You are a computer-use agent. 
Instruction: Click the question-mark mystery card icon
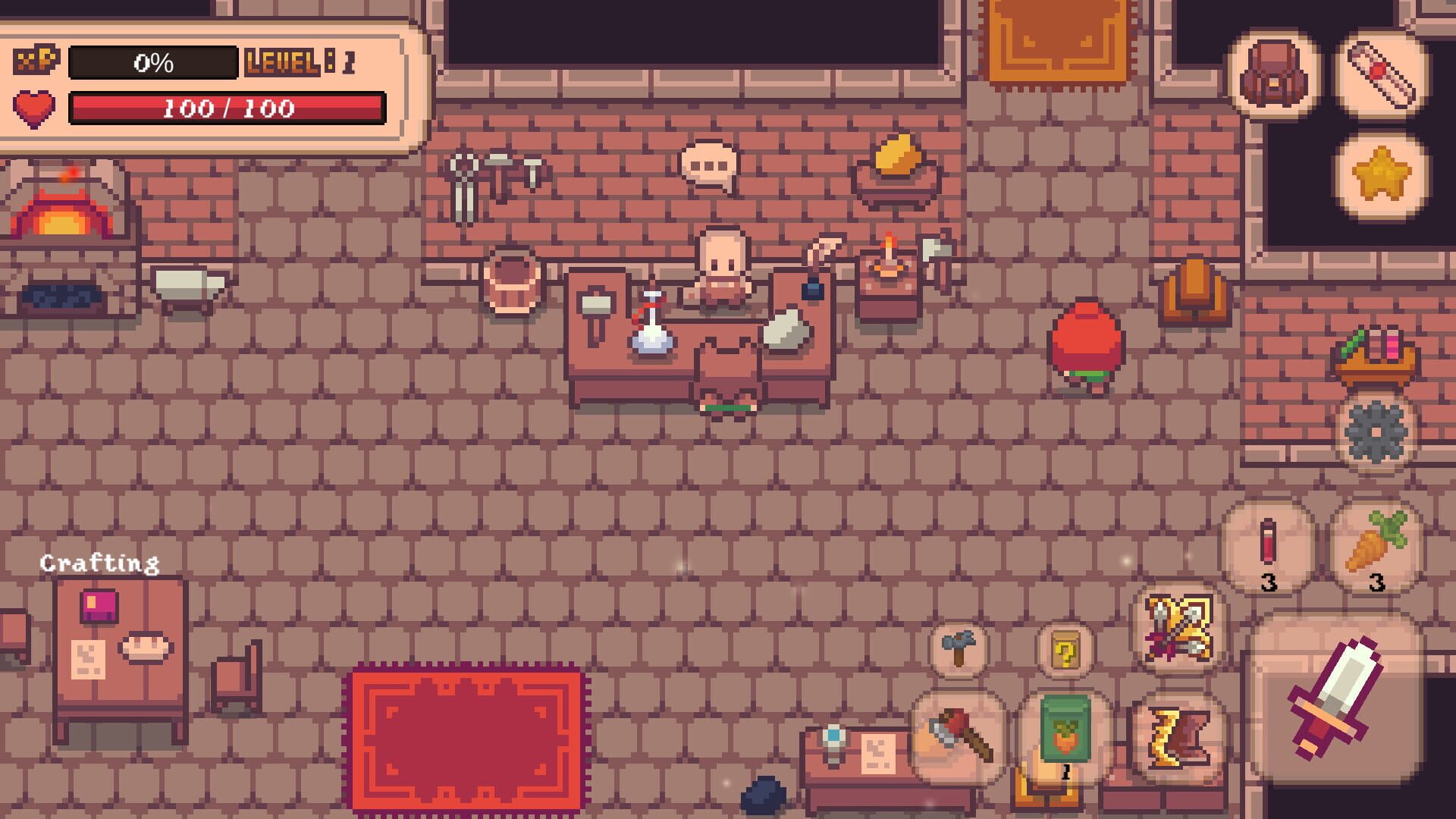pos(1065,650)
